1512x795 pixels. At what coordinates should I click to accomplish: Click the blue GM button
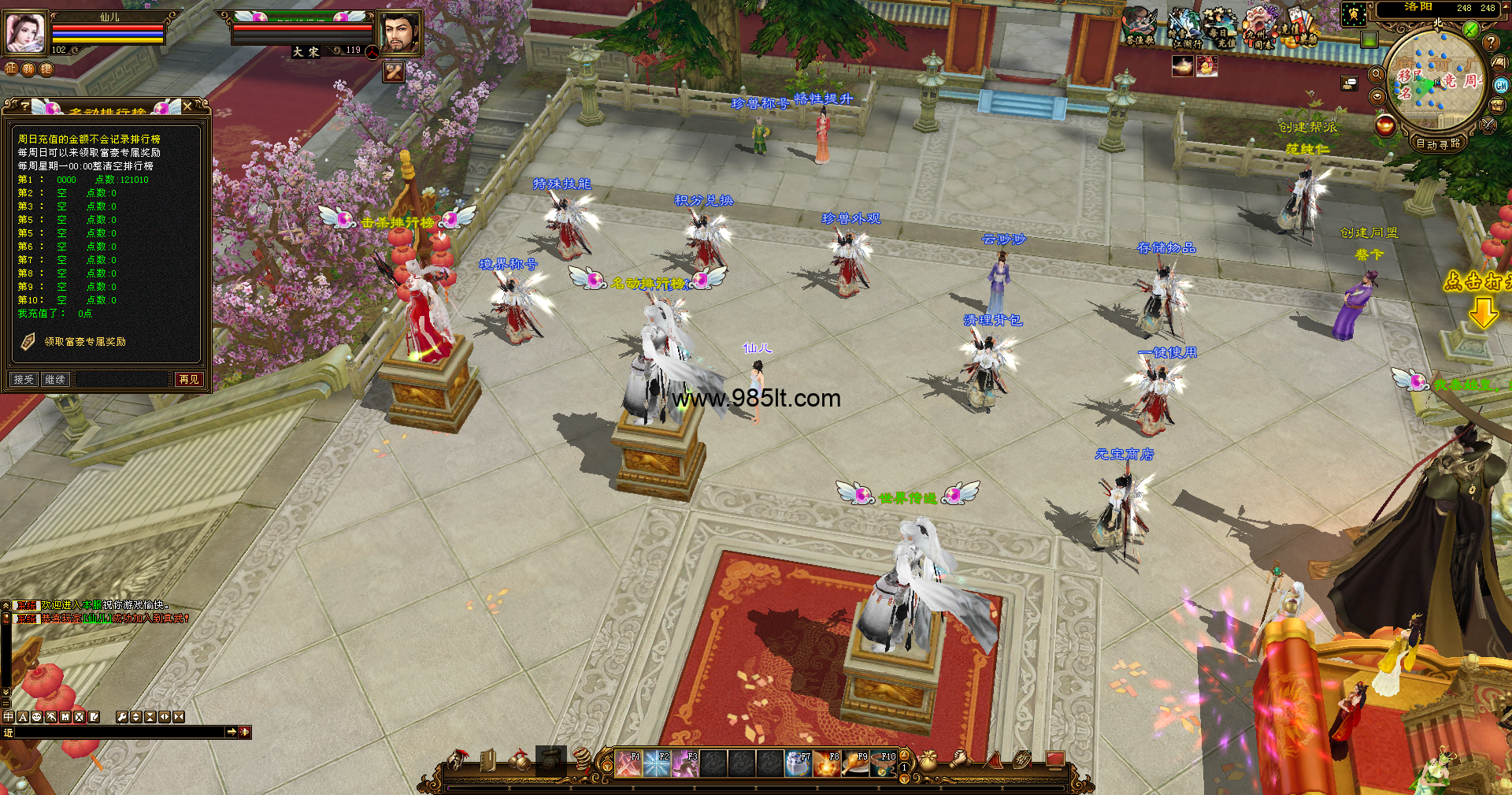click(1501, 85)
